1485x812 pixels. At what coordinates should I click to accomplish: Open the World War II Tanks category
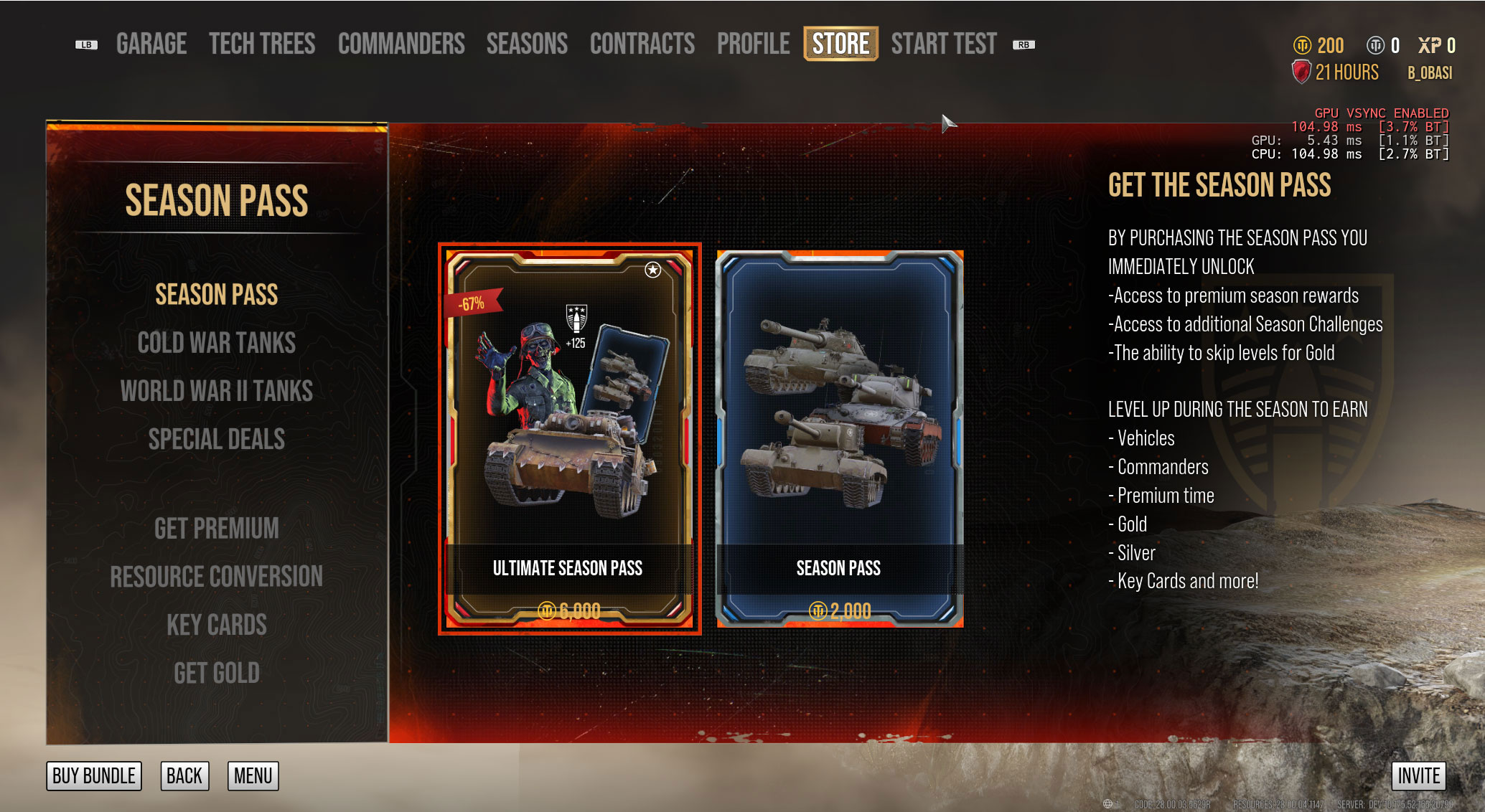tap(217, 391)
